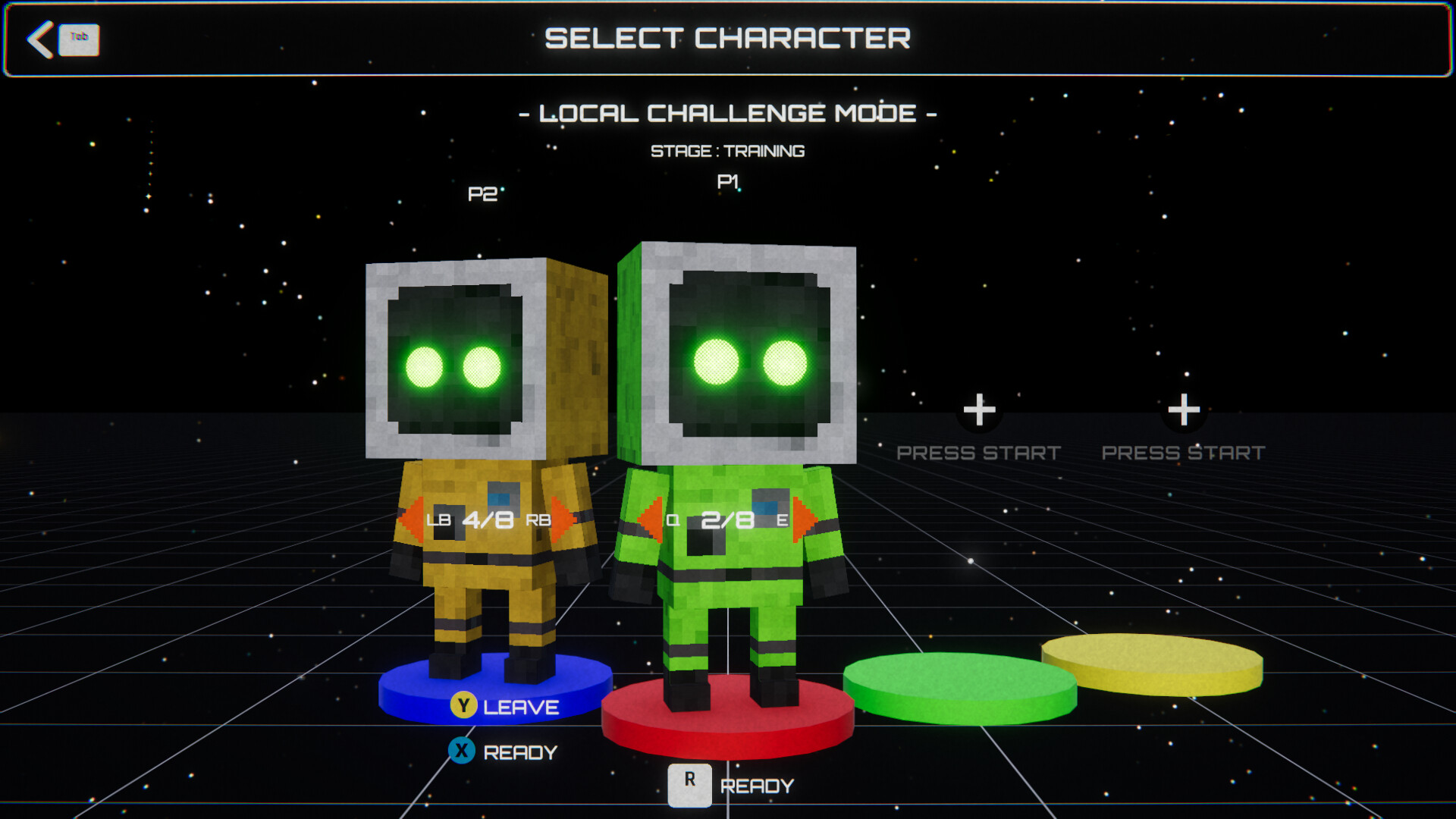
Task: Switch P2 yellow robot to next character
Action: click(563, 519)
